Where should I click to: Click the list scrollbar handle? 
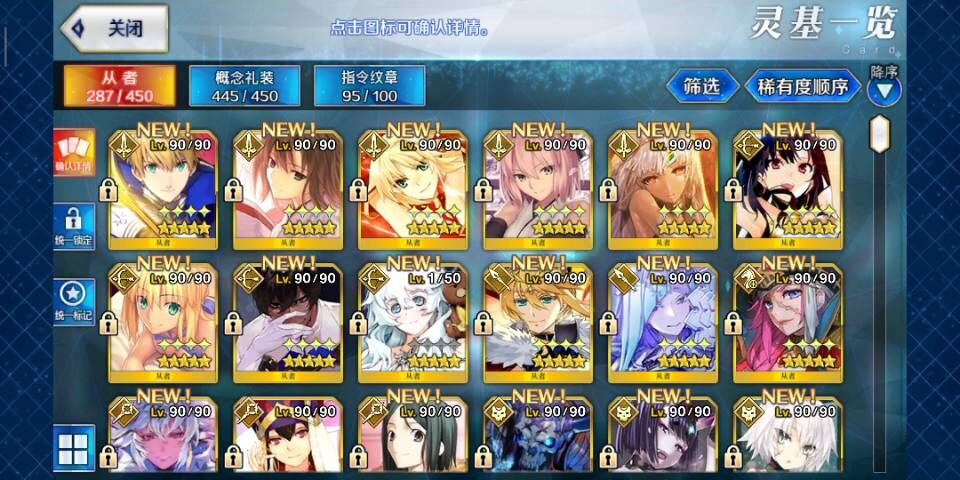coord(880,134)
